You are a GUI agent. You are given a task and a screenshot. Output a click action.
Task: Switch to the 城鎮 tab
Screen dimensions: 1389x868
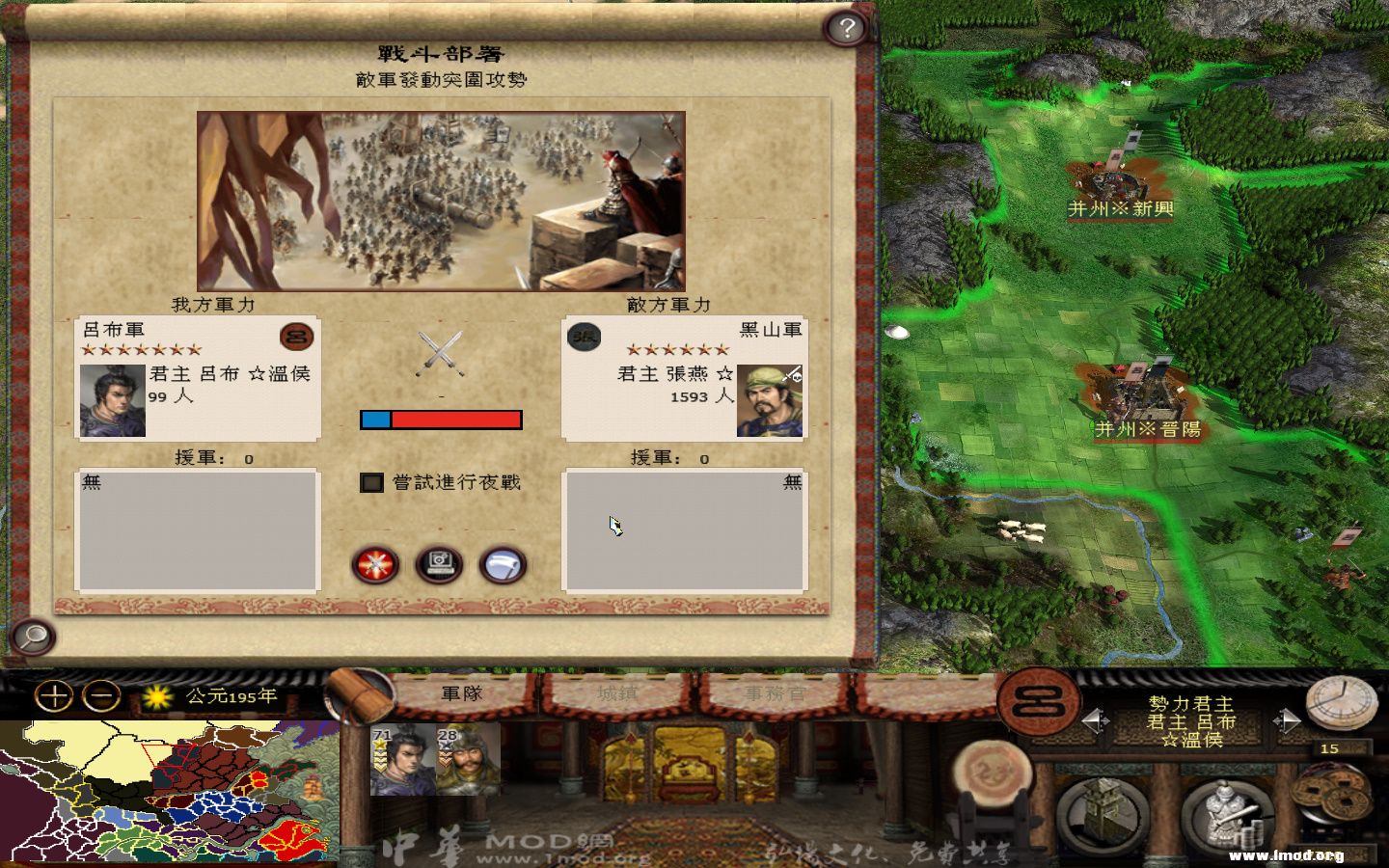coord(617,692)
